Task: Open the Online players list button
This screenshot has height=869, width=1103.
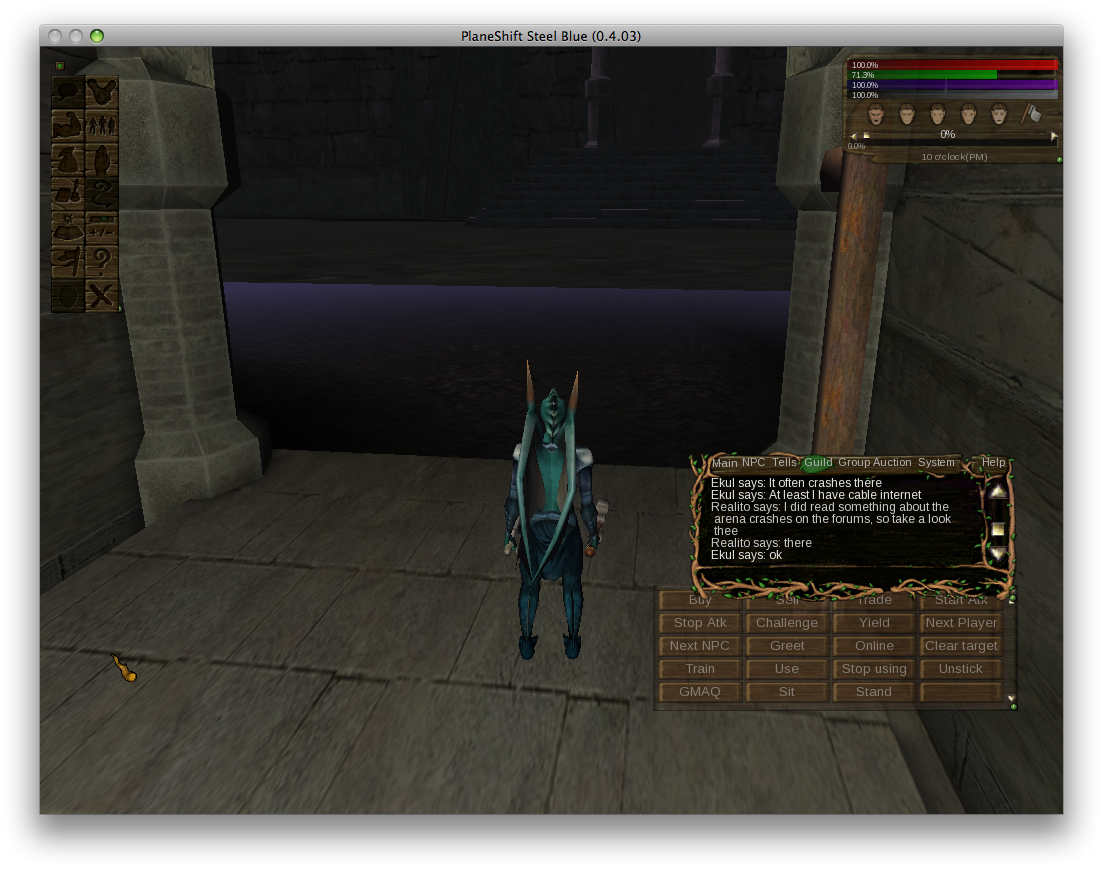Action: (874, 646)
